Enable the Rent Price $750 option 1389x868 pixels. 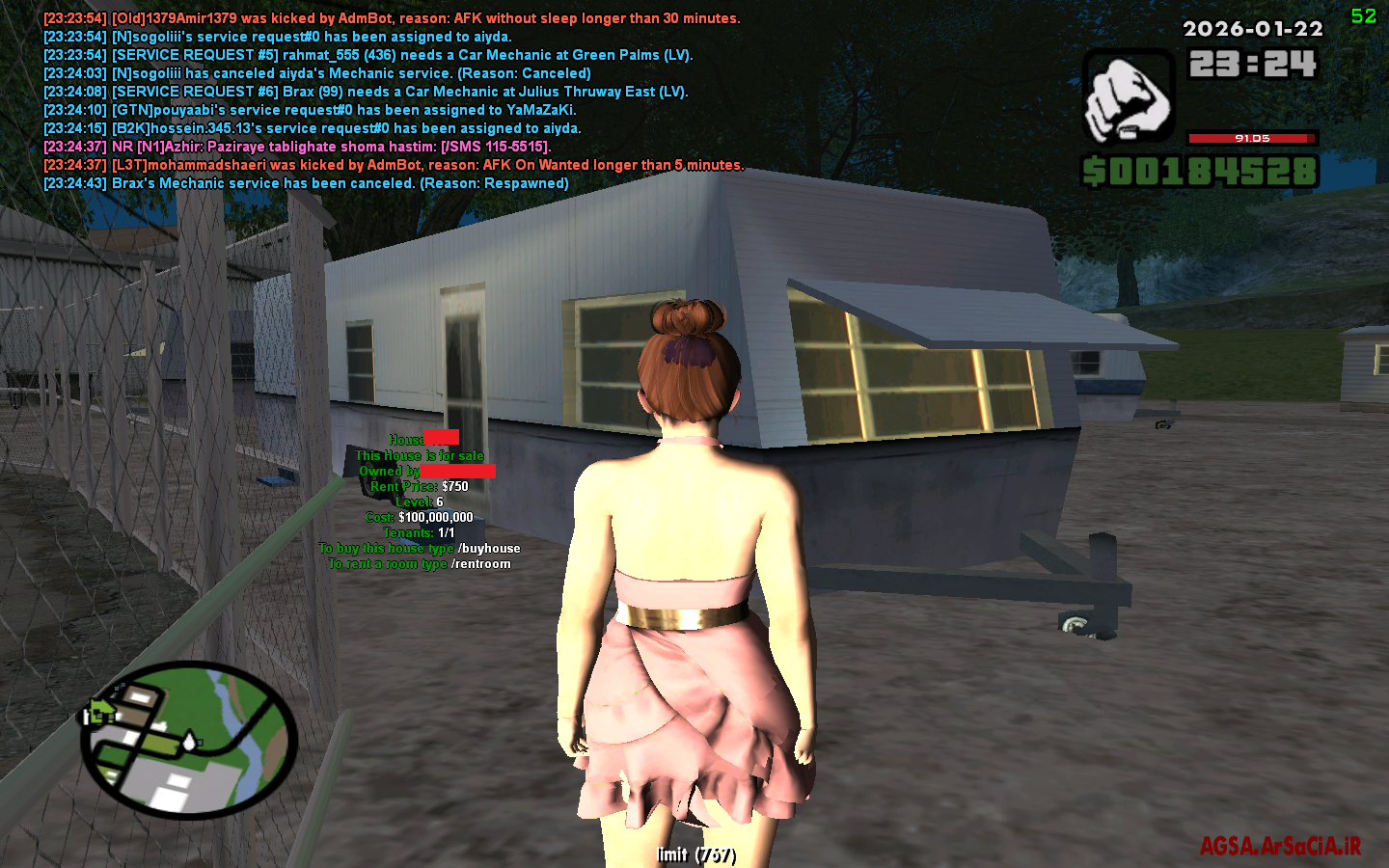pyautogui.click(x=421, y=486)
